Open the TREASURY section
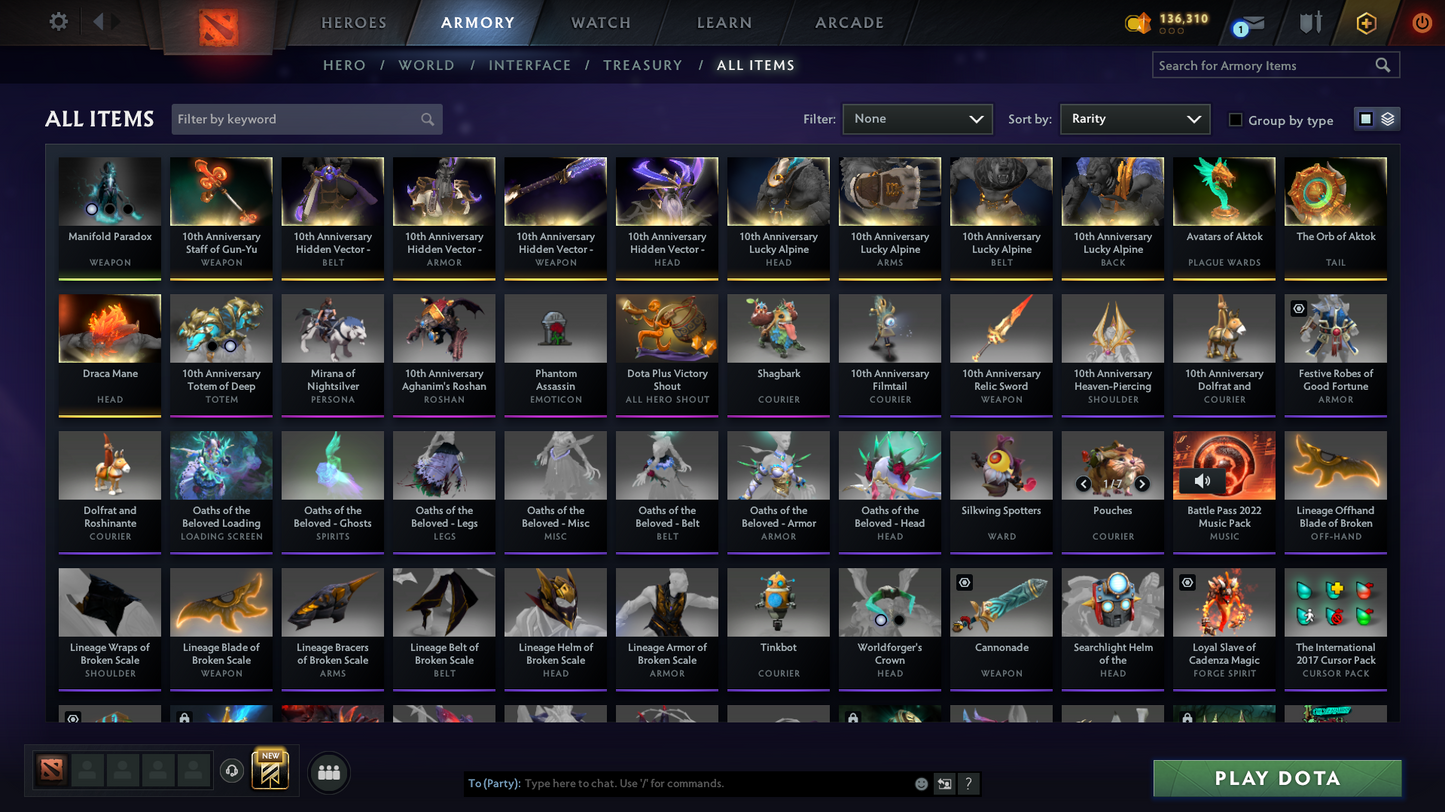 click(x=642, y=65)
